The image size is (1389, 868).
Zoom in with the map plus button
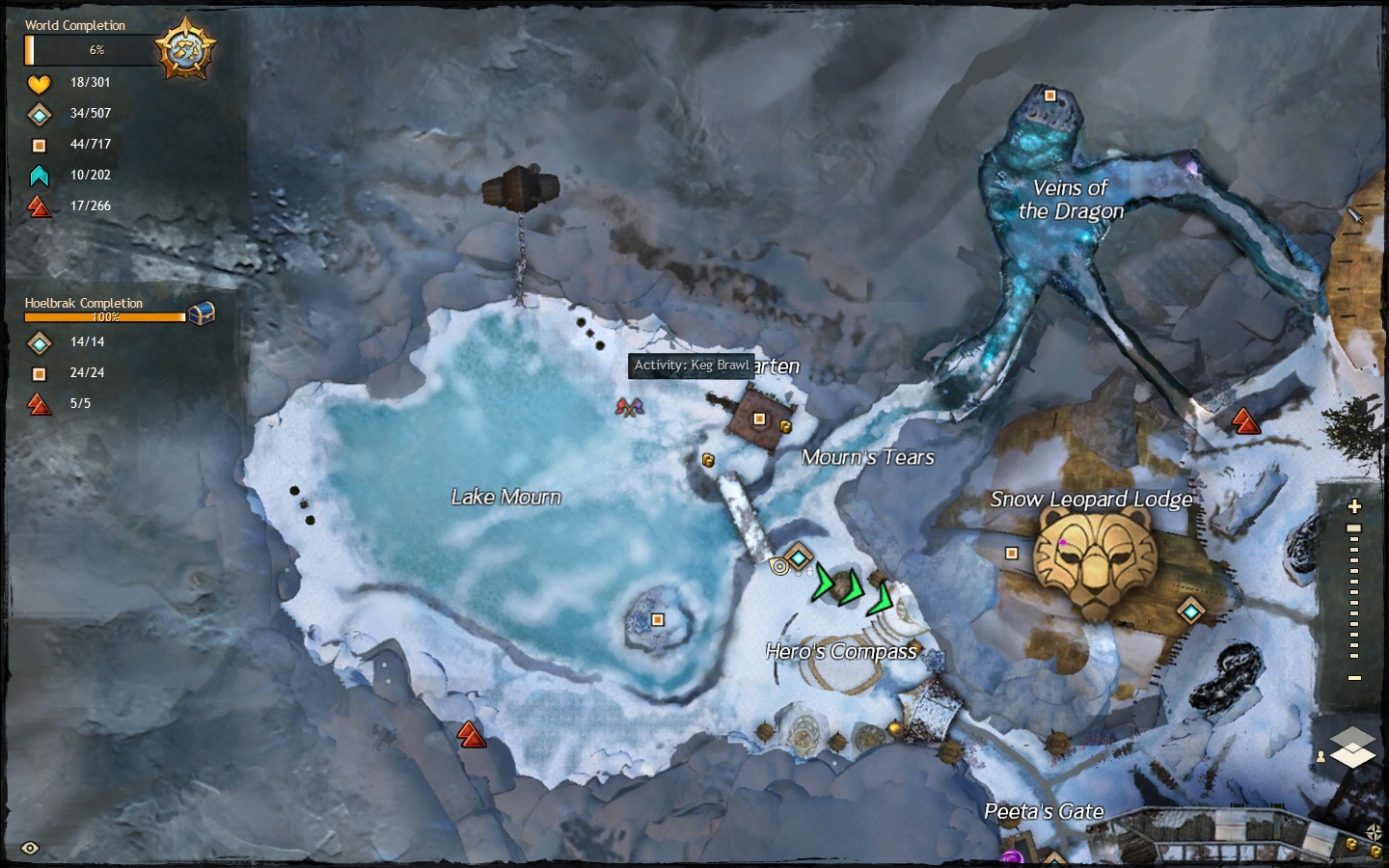(x=1354, y=506)
